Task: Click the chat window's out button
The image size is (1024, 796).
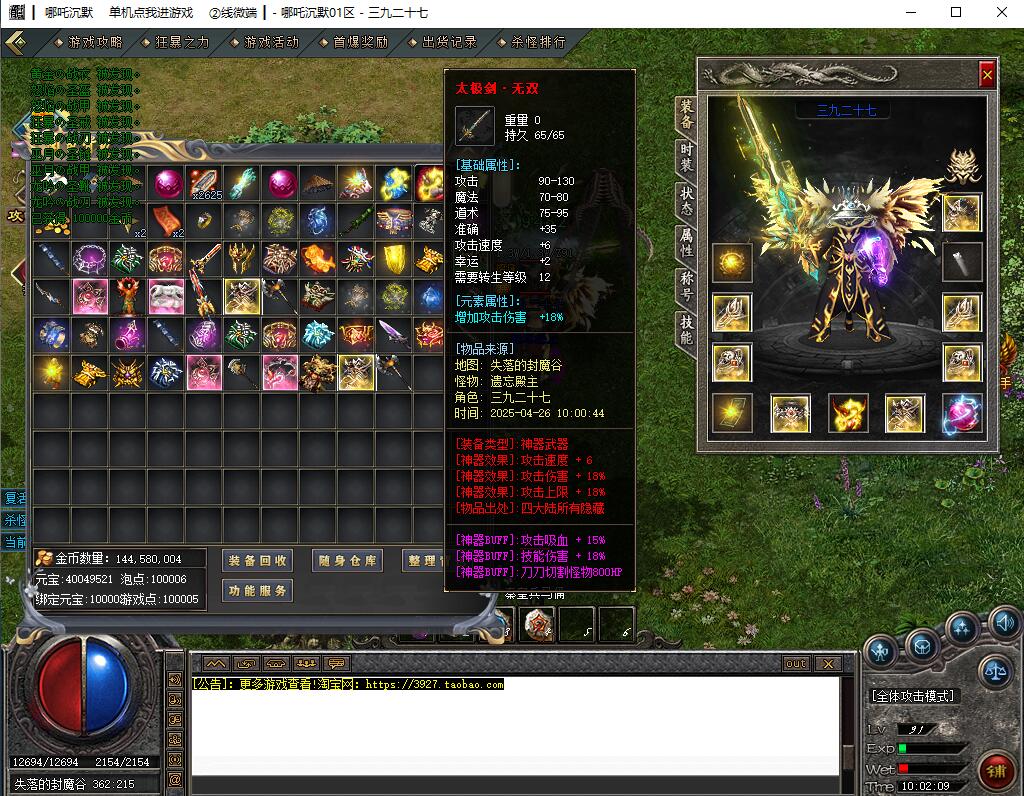Action: click(x=796, y=664)
